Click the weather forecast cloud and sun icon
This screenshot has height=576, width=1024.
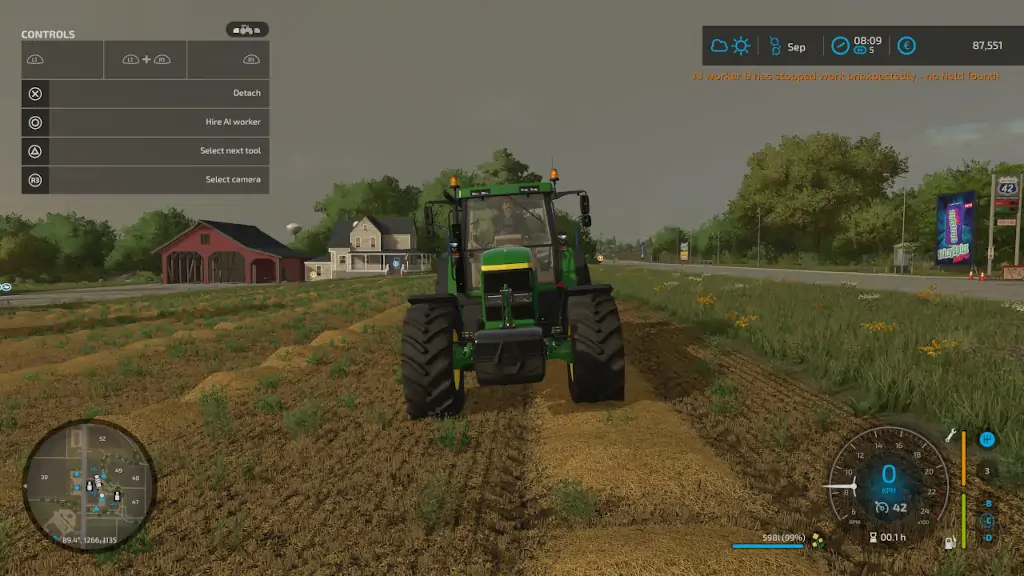click(x=730, y=46)
